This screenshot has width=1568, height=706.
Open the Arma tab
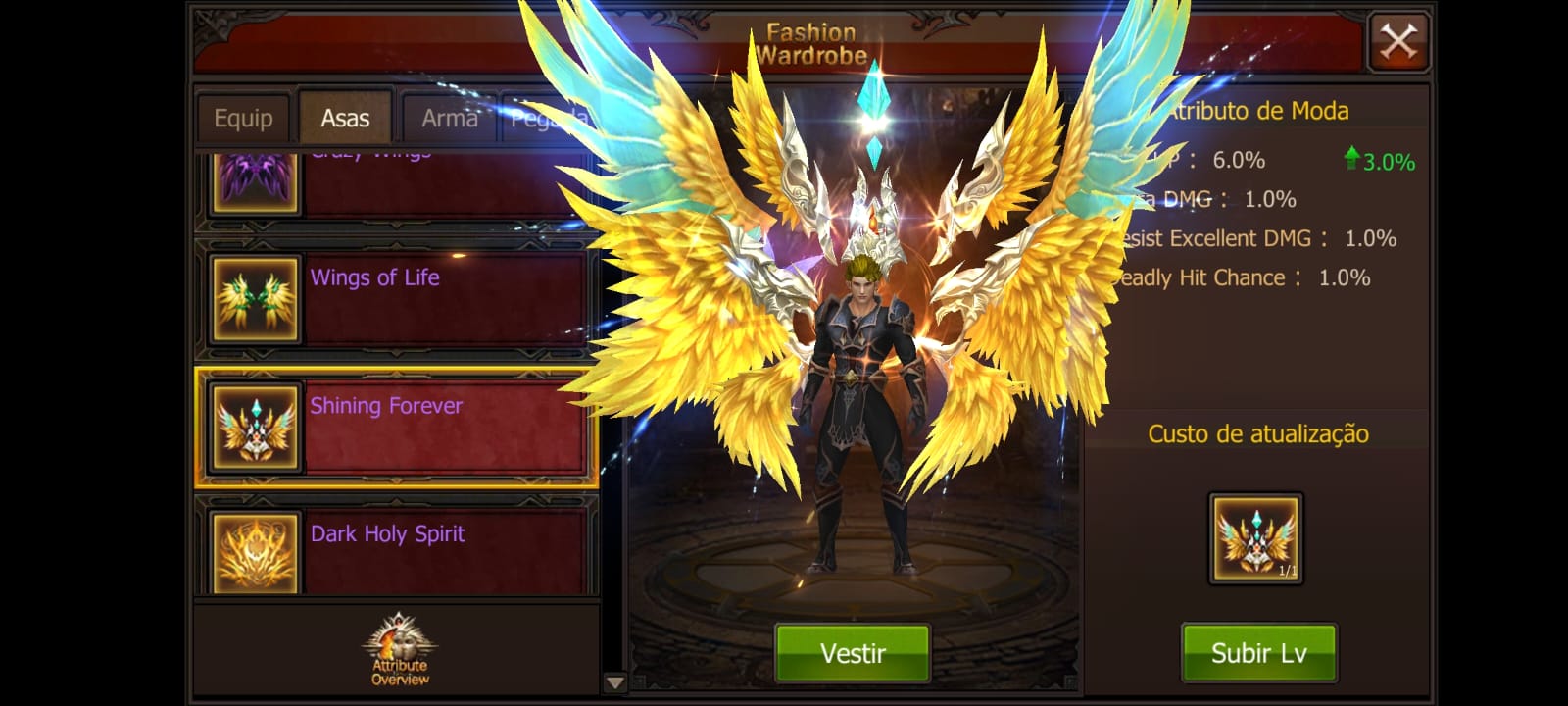pyautogui.click(x=449, y=119)
